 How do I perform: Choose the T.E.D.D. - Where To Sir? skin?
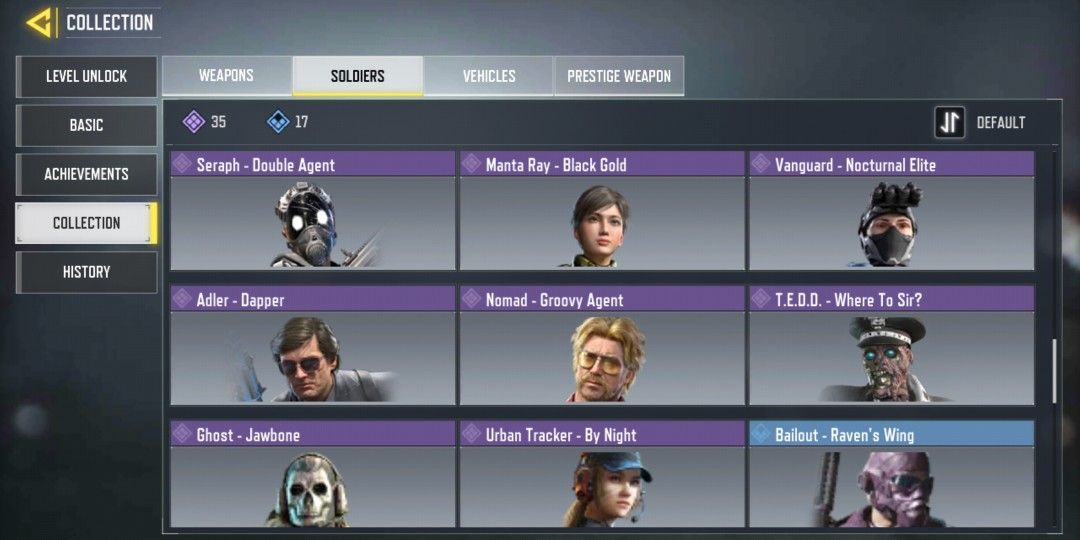(x=891, y=346)
